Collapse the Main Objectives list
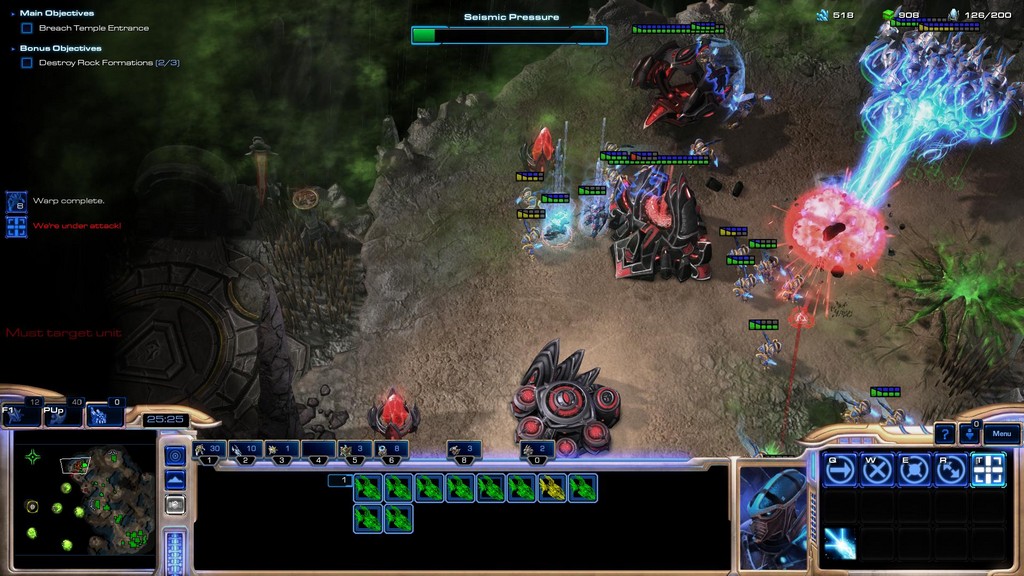1024x576 pixels. (12, 14)
